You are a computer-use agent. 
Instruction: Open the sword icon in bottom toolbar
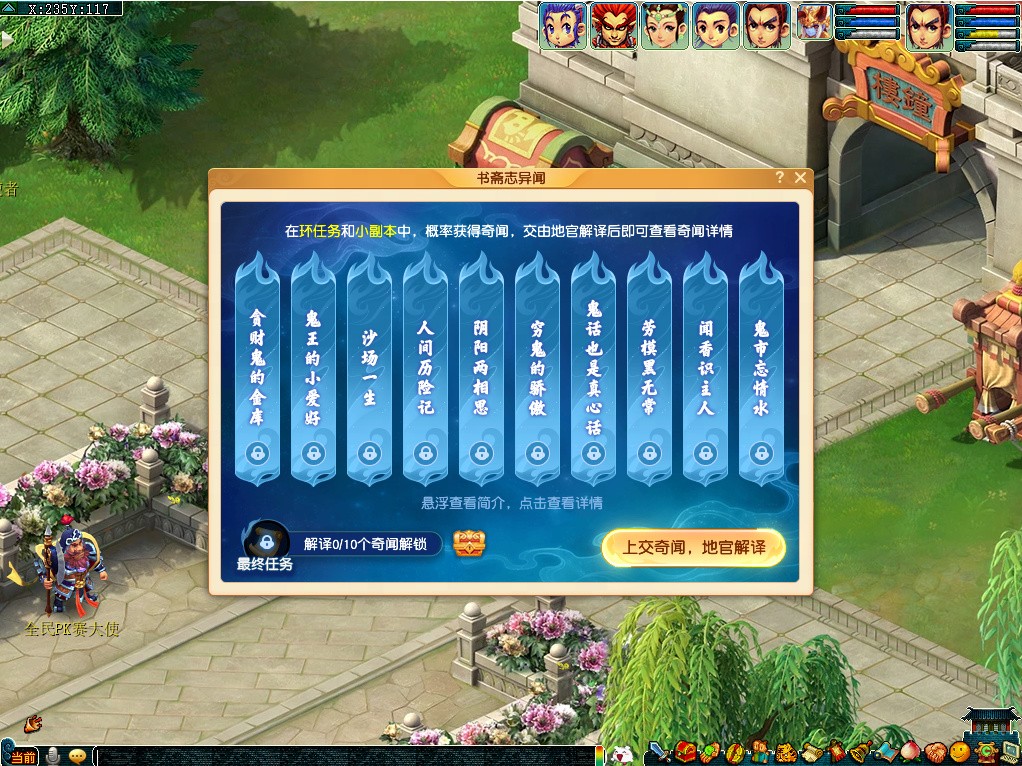pos(659,752)
